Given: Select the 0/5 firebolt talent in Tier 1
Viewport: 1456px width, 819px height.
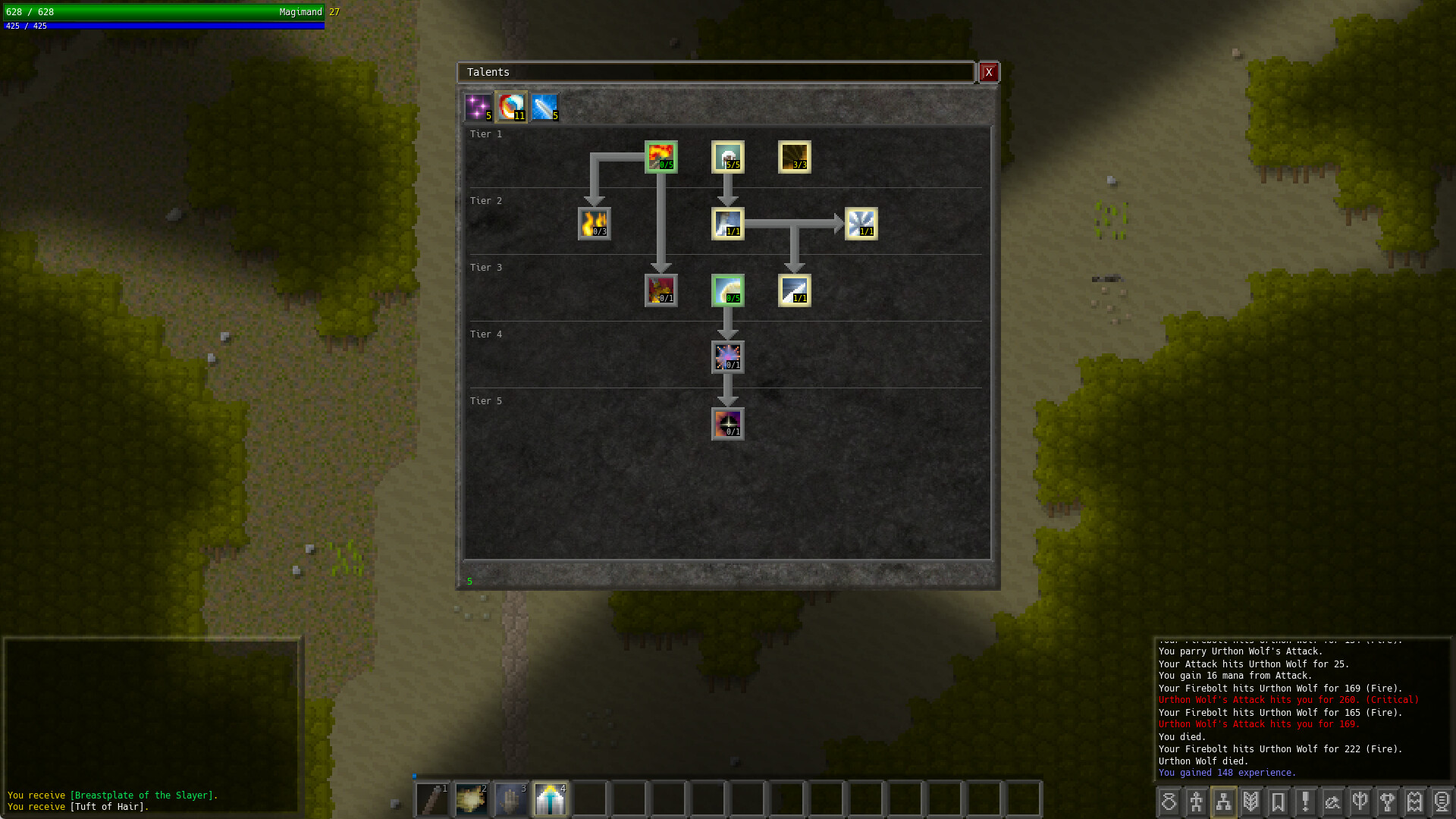Looking at the screenshot, I should tap(661, 157).
